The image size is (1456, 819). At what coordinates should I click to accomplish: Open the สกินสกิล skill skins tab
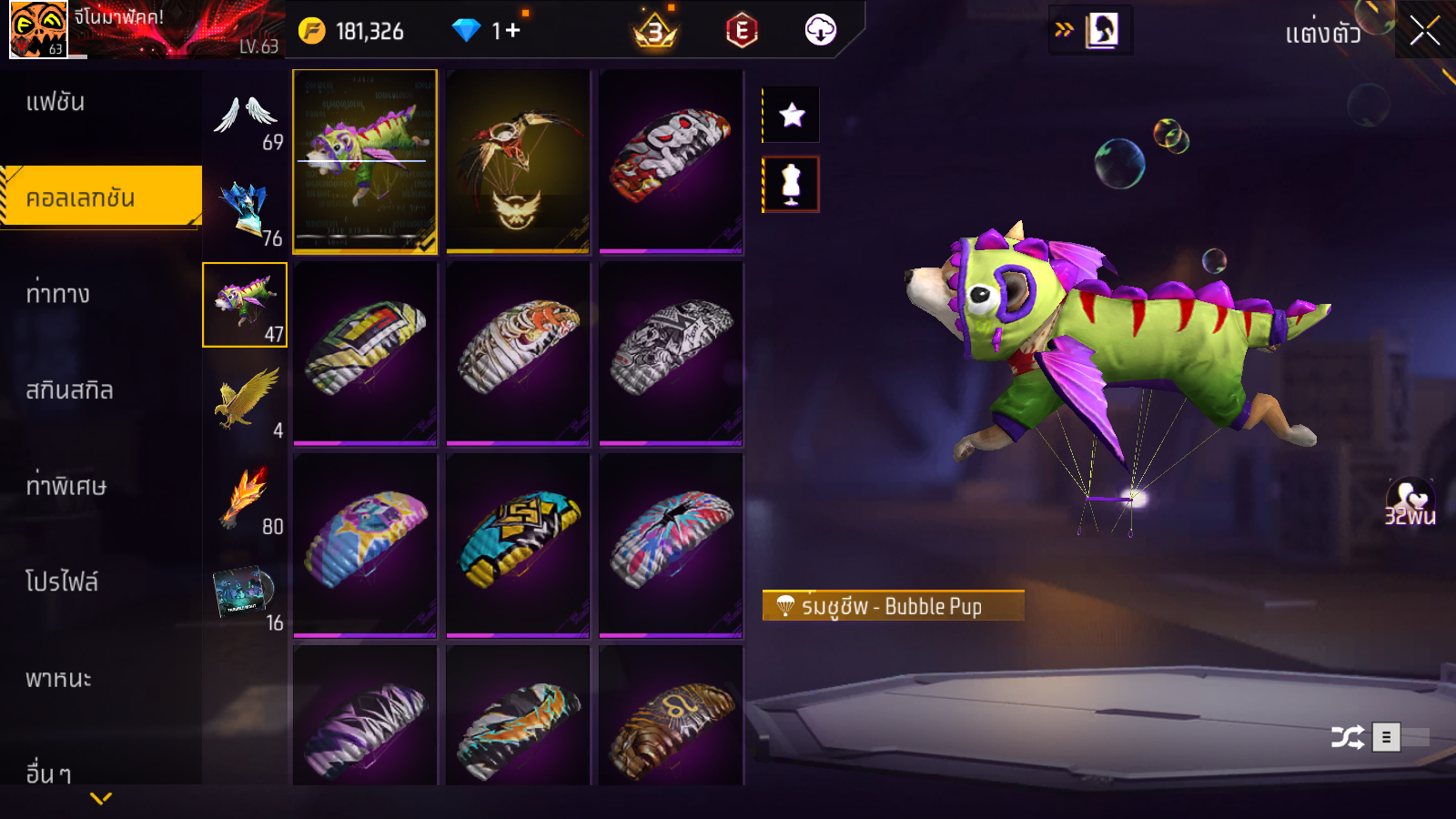click(x=70, y=390)
